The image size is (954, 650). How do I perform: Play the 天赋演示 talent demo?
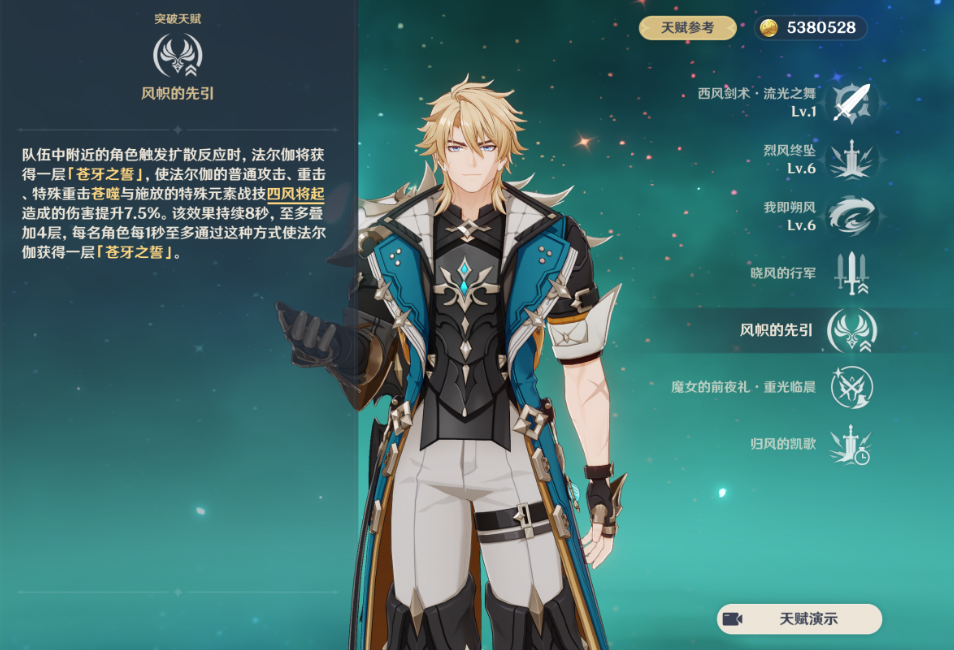click(799, 619)
